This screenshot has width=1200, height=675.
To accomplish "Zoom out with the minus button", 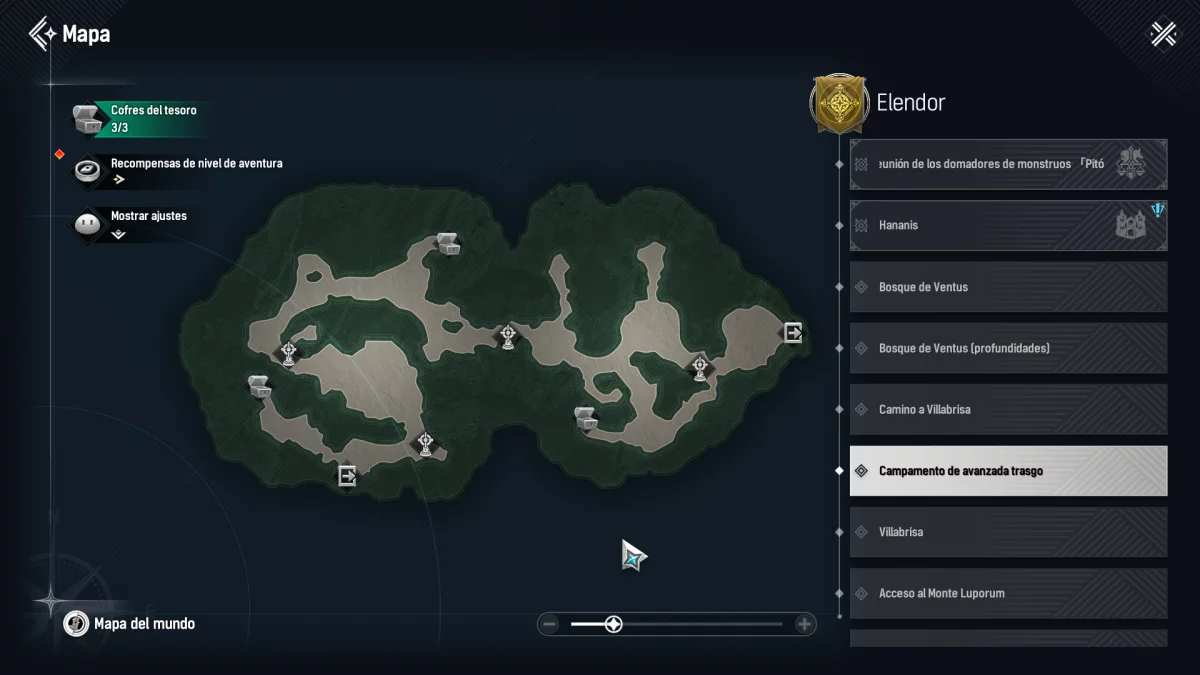I will coord(549,624).
